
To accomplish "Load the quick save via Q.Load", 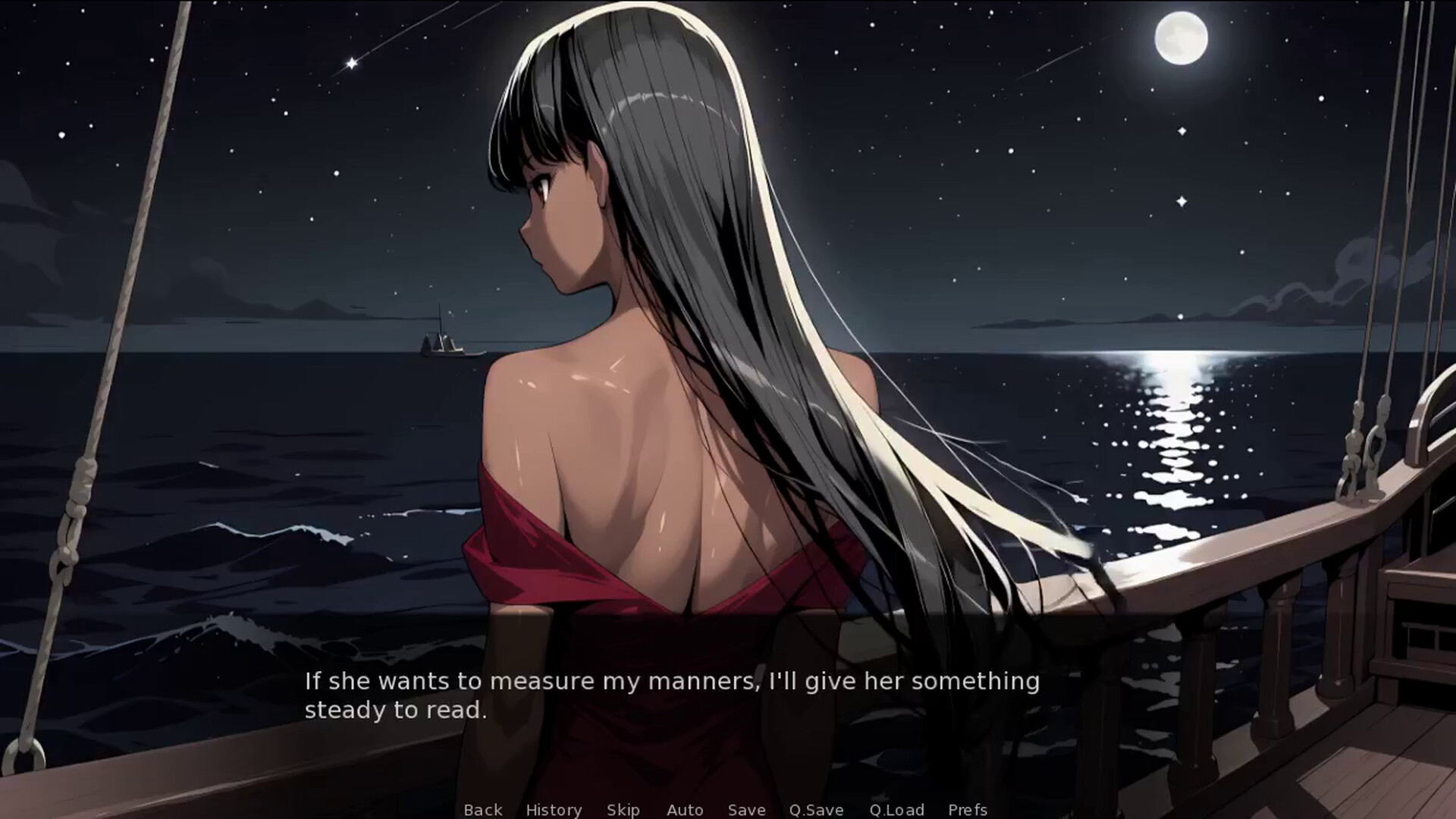I will coord(897,810).
